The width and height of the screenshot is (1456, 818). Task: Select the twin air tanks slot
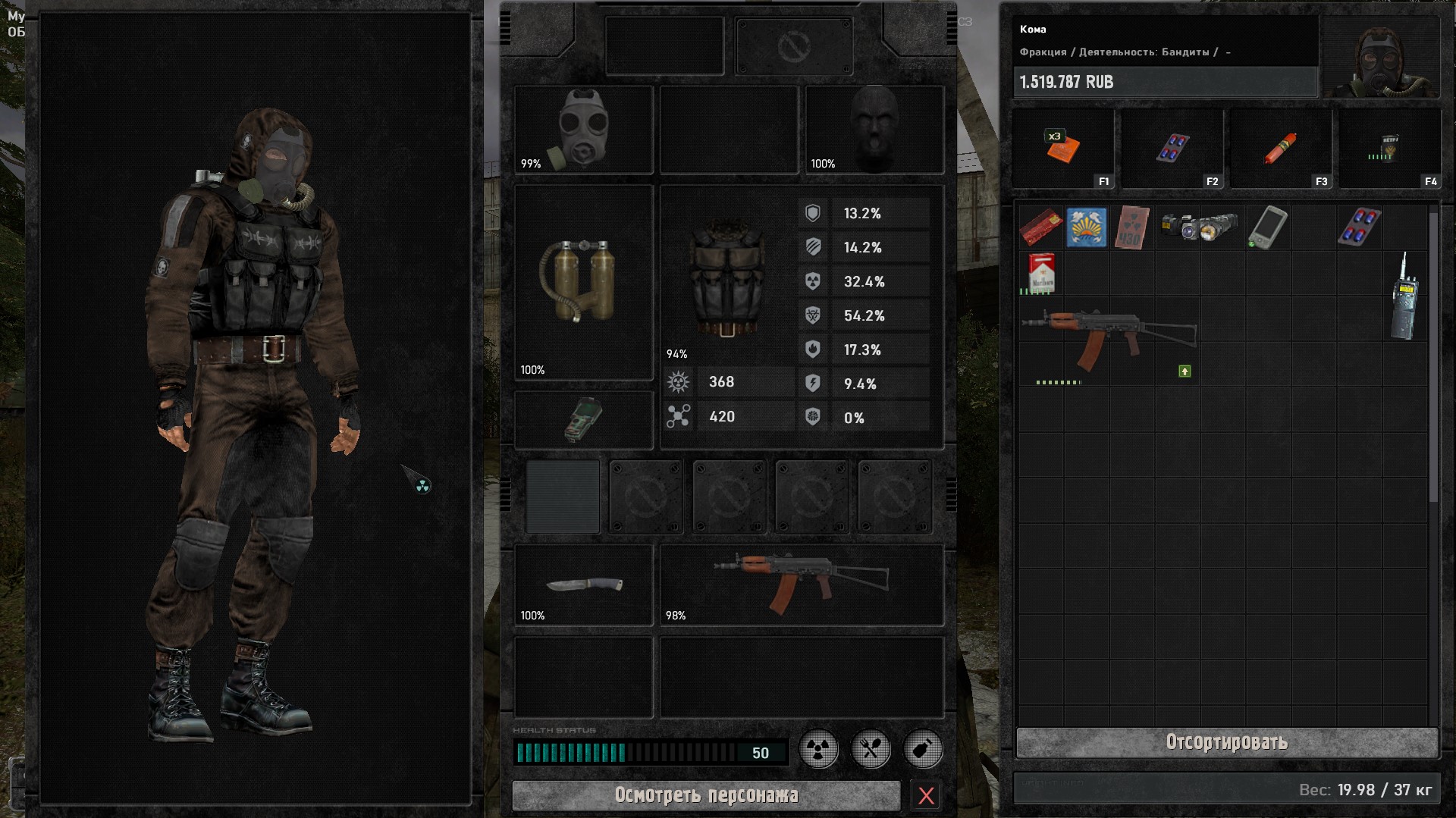click(x=583, y=281)
